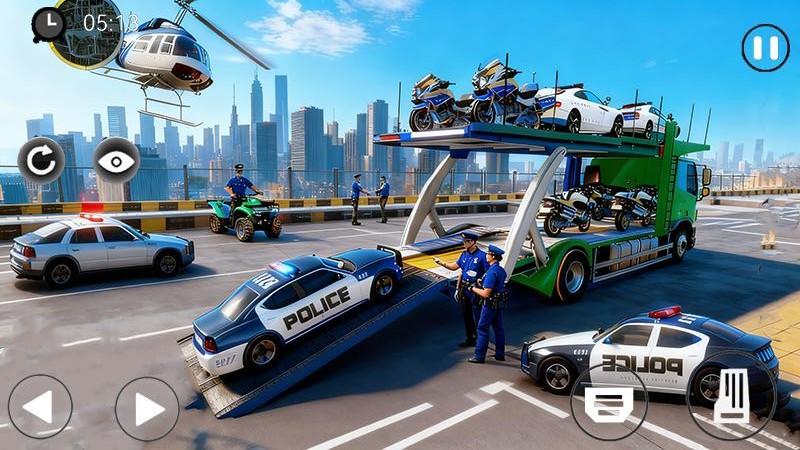Steer left with the left arrow button

point(40,407)
